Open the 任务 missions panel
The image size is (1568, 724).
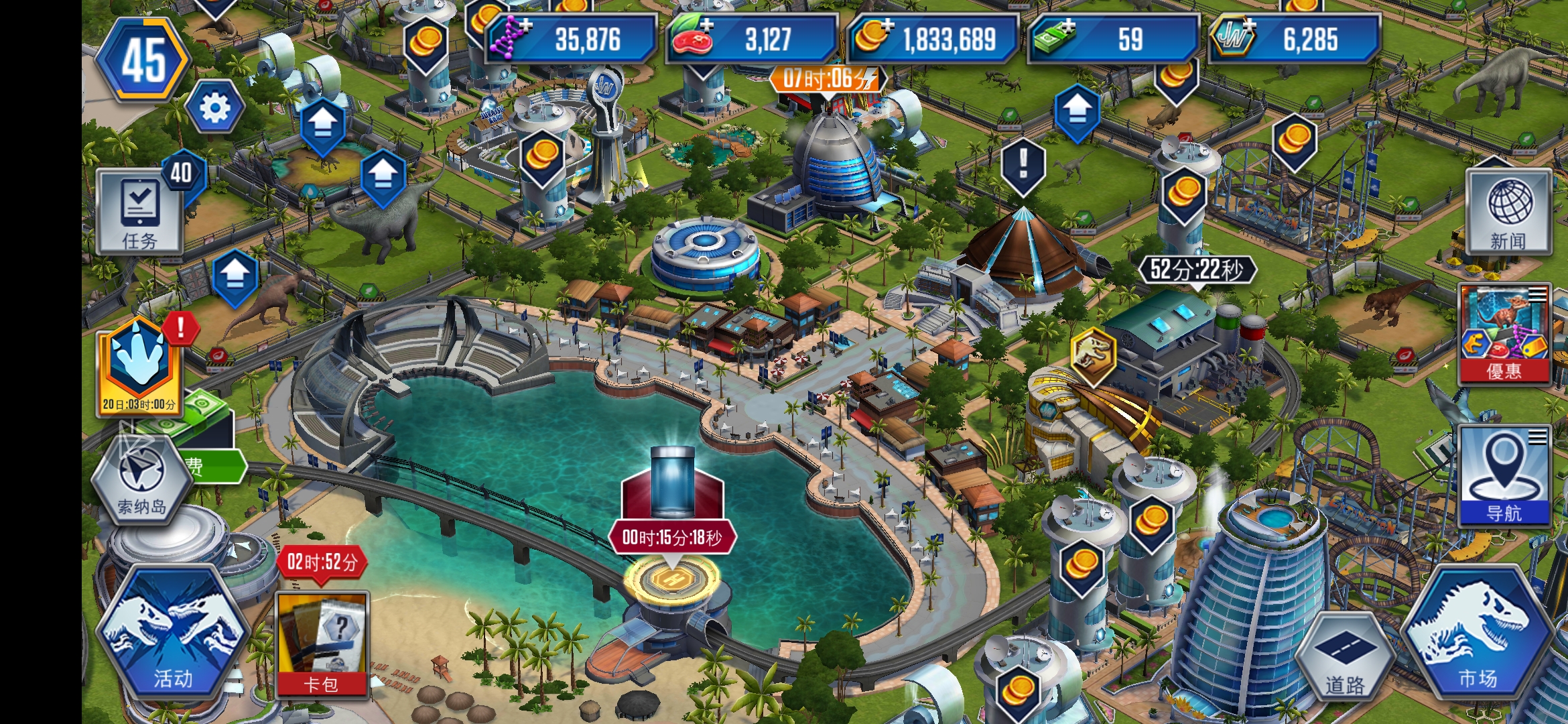[x=140, y=211]
